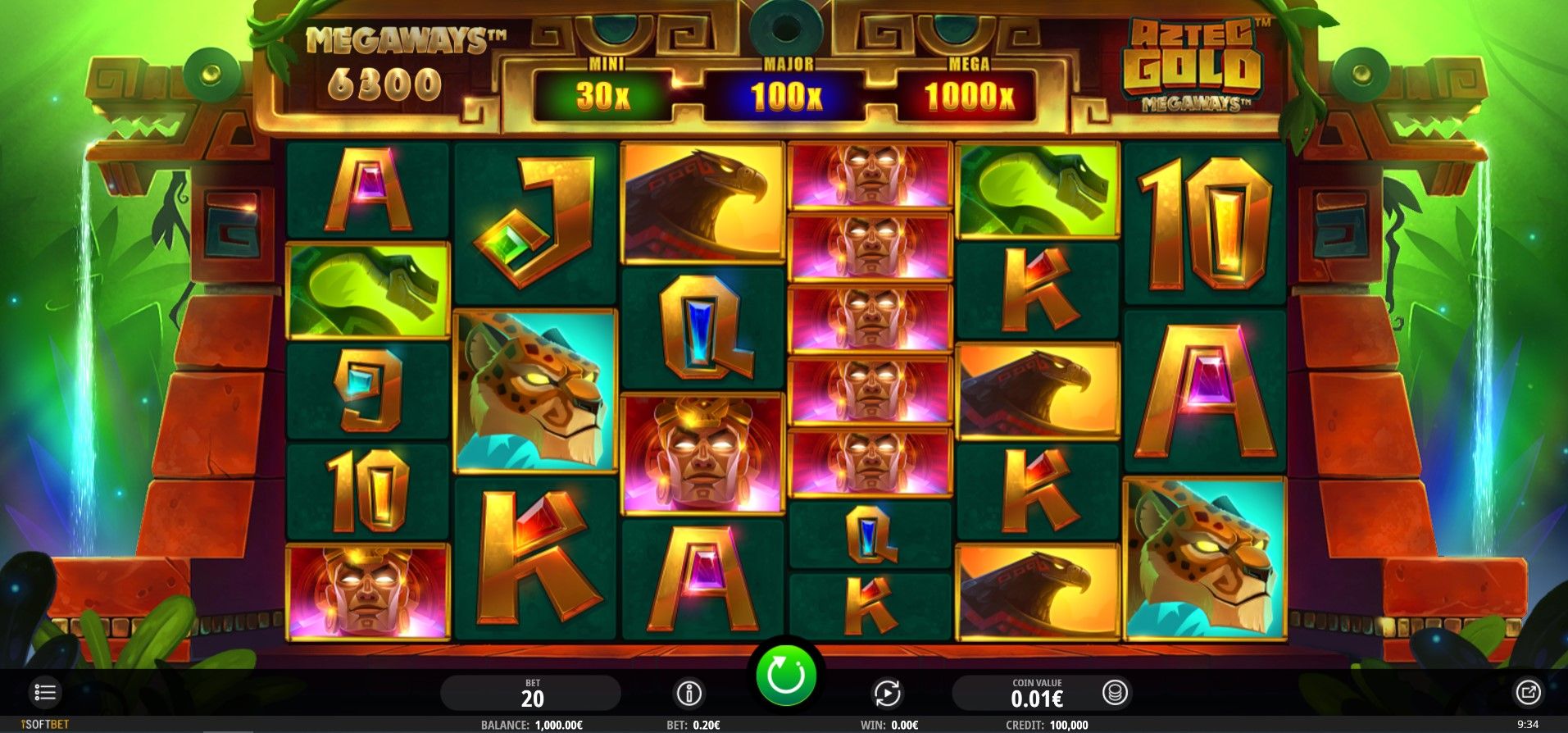The width and height of the screenshot is (1568, 733).
Task: Adjust the Bet 20 selector
Action: tap(531, 694)
